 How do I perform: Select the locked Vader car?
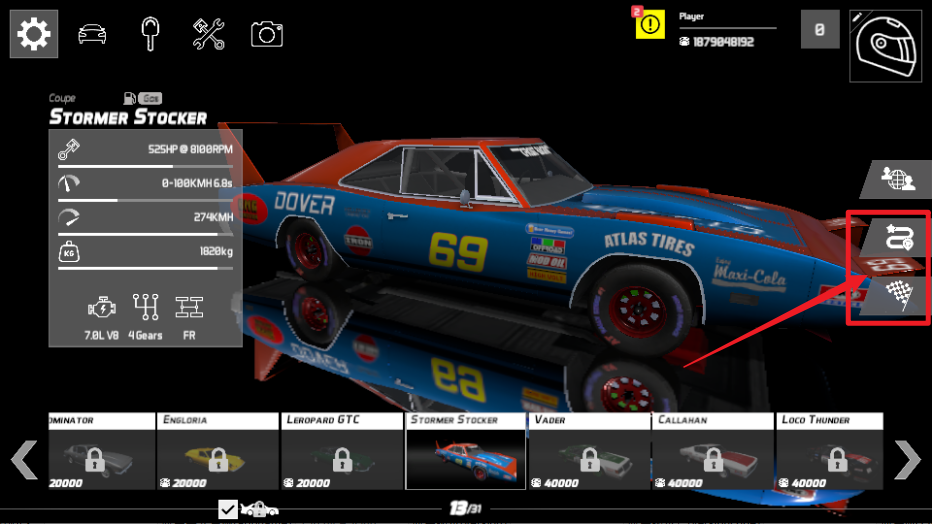pos(590,451)
